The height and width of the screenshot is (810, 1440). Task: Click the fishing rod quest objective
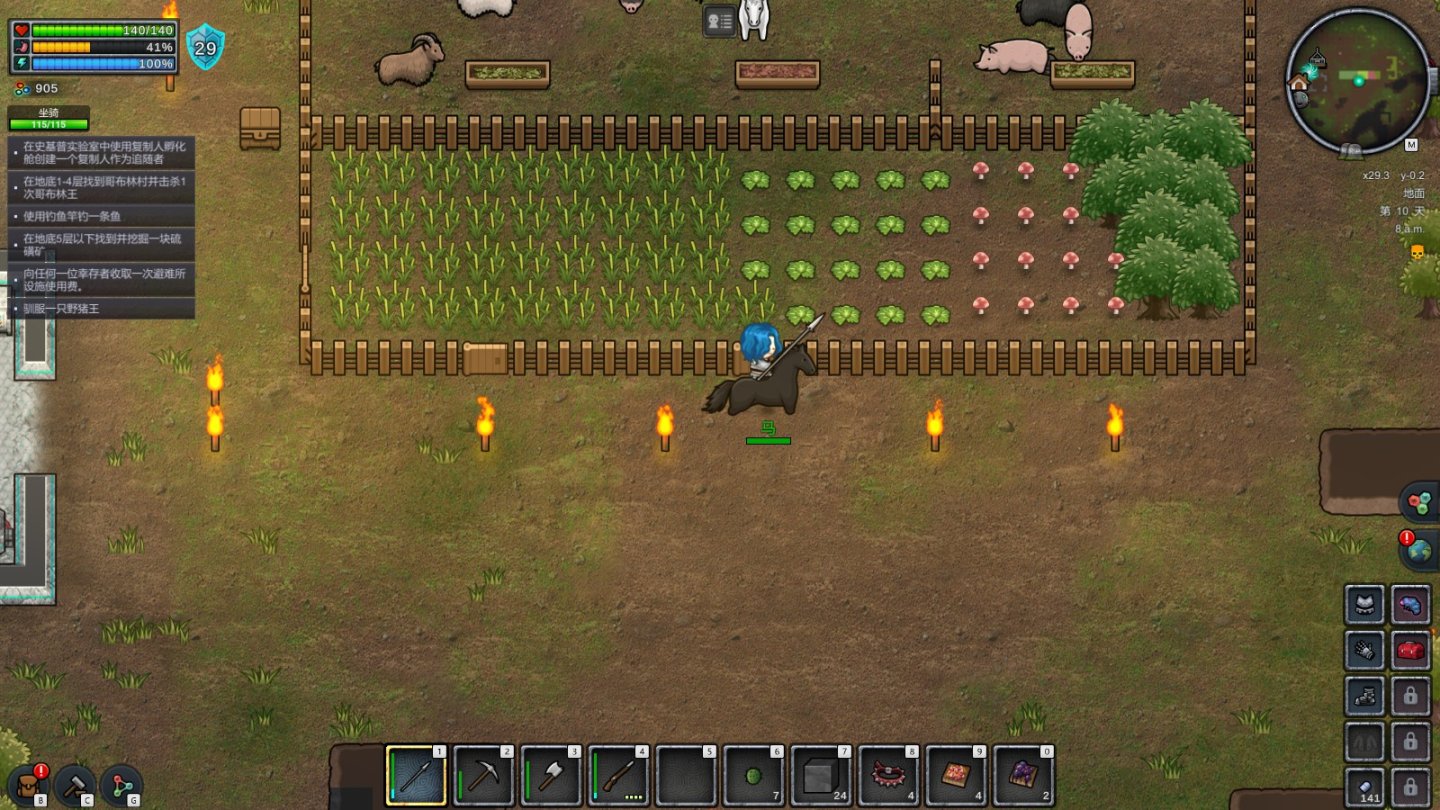[x=101, y=216]
